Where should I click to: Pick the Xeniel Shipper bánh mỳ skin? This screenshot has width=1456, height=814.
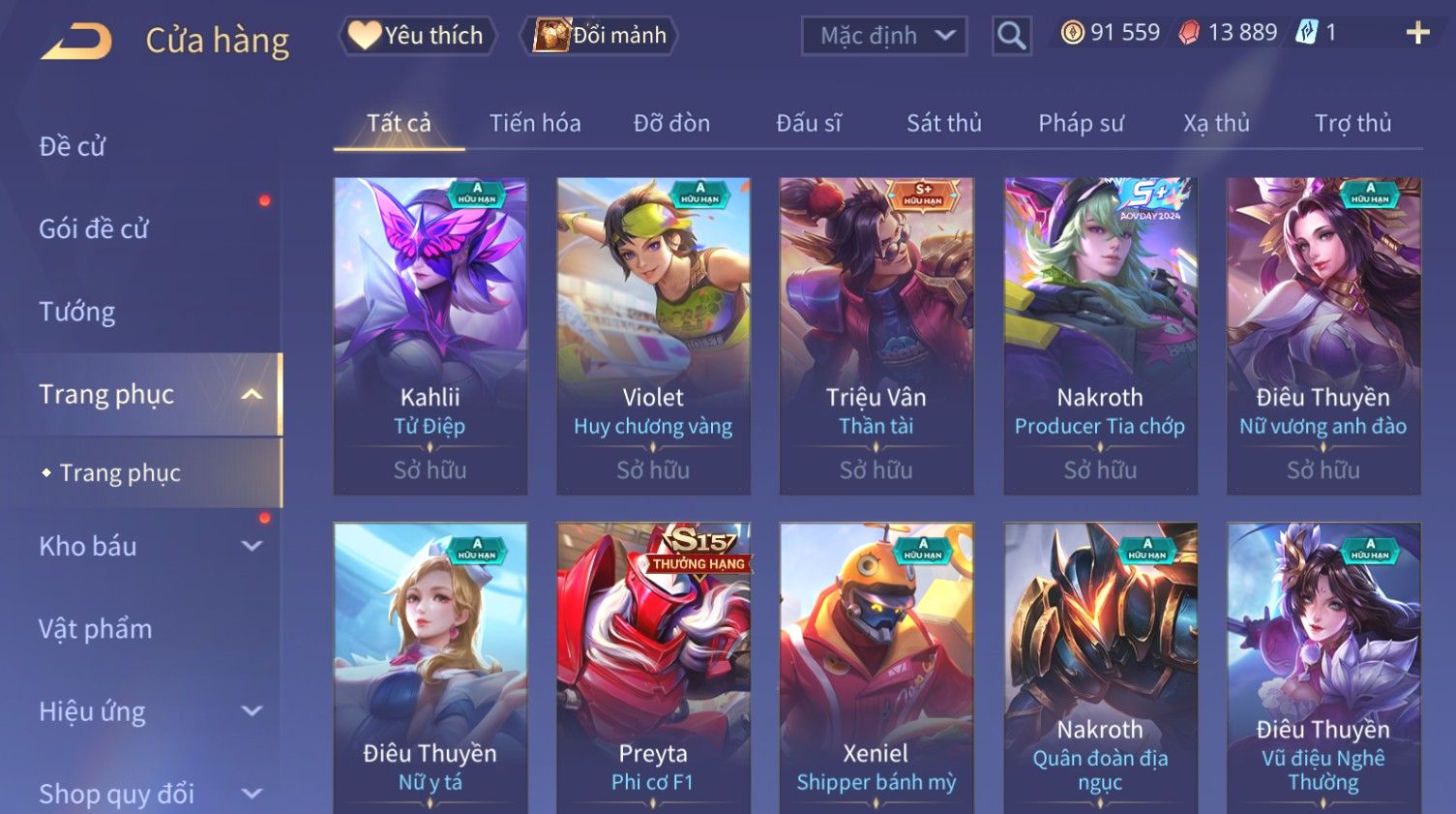tap(877, 668)
